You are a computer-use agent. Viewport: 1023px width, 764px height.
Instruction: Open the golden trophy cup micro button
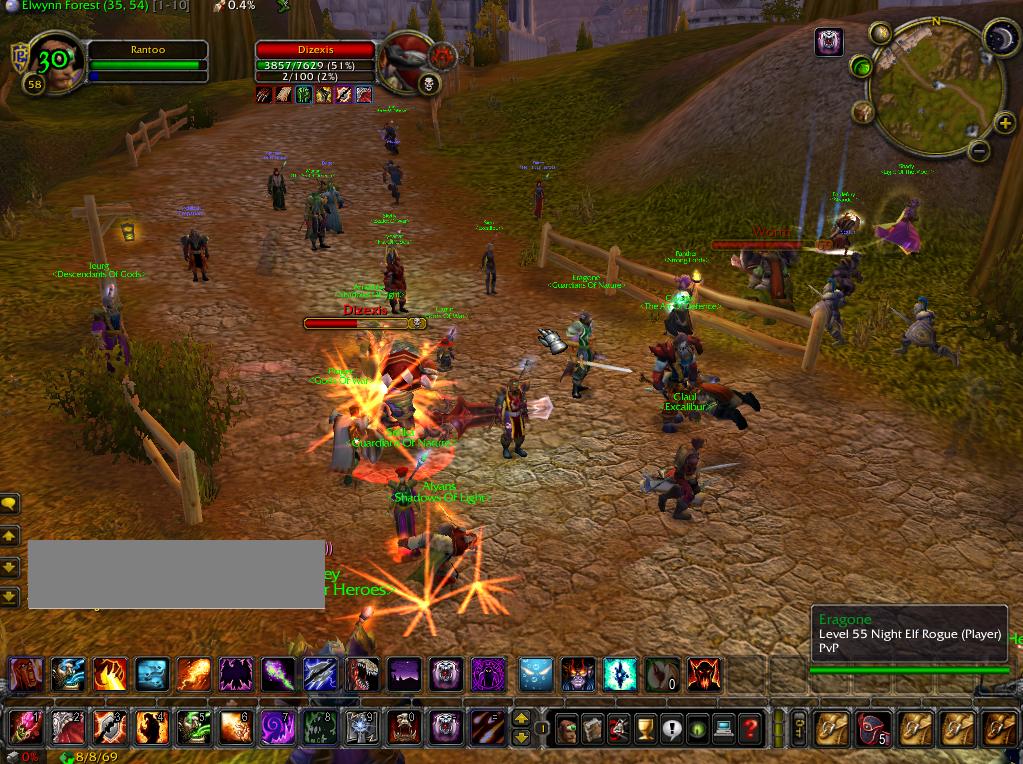[645, 729]
